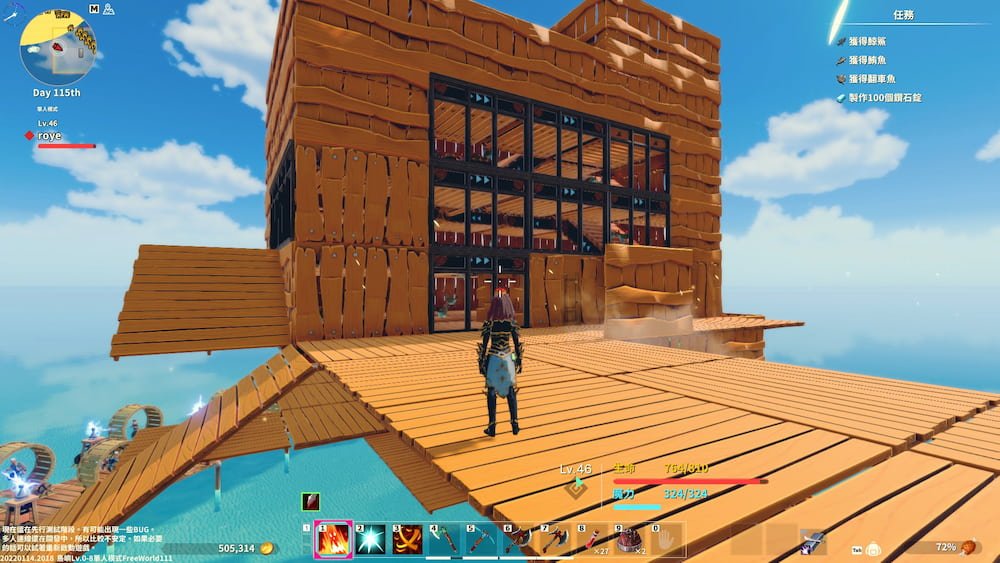Viewport: 1000px width, 563px height.
Task: Equip the pickaxe in hotbar slot 4
Action: [x=446, y=540]
